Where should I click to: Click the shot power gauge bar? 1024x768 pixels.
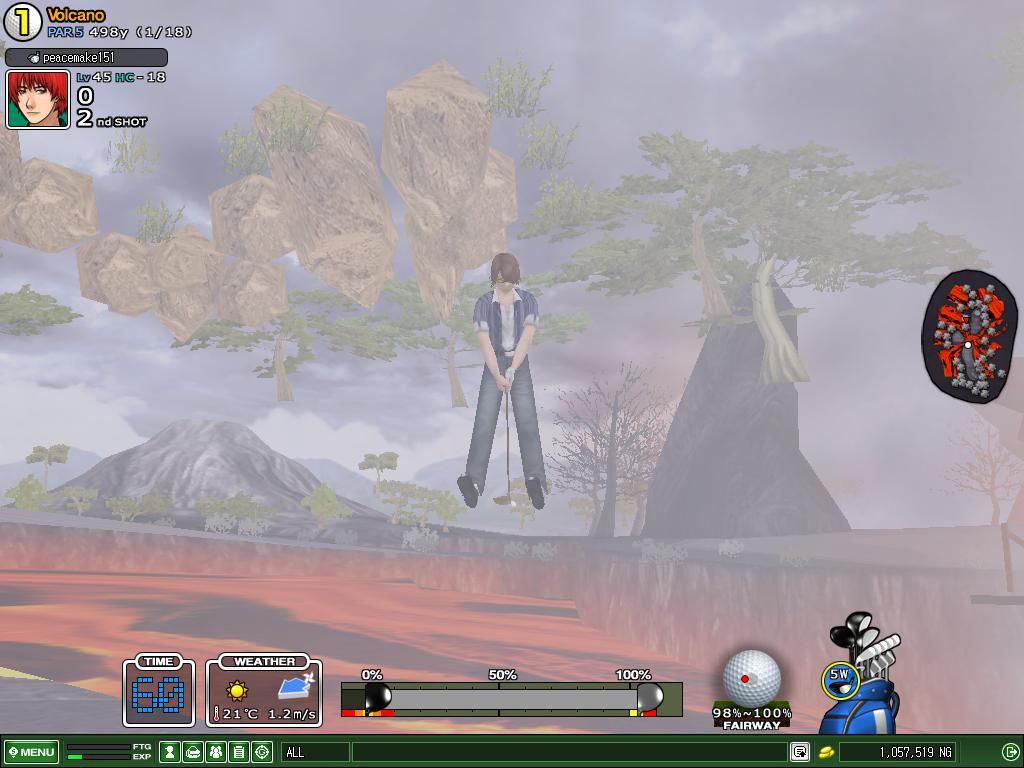(x=510, y=698)
